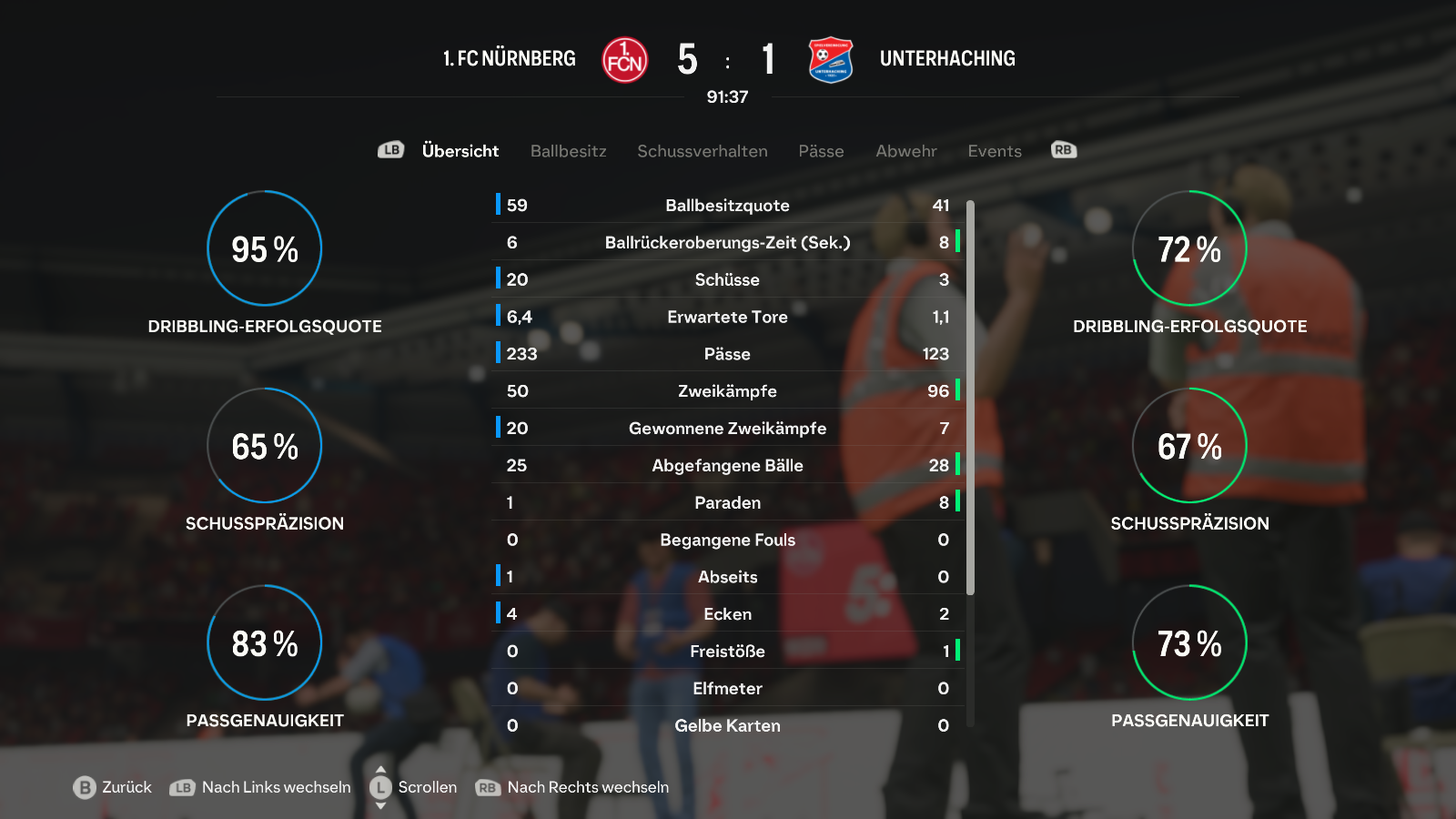Choose Nach Links wechseln
The image size is (1456, 819).
click(x=261, y=787)
